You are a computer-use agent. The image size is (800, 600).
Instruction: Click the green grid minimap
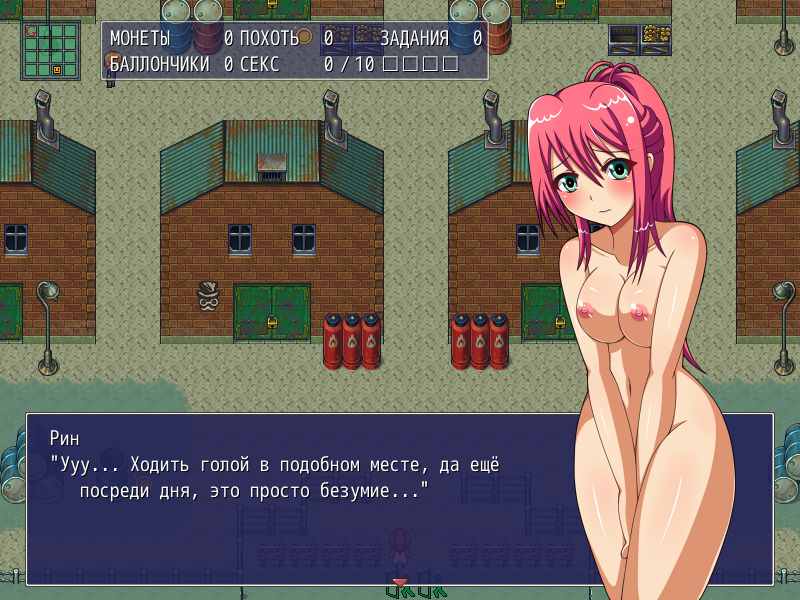coord(50,50)
